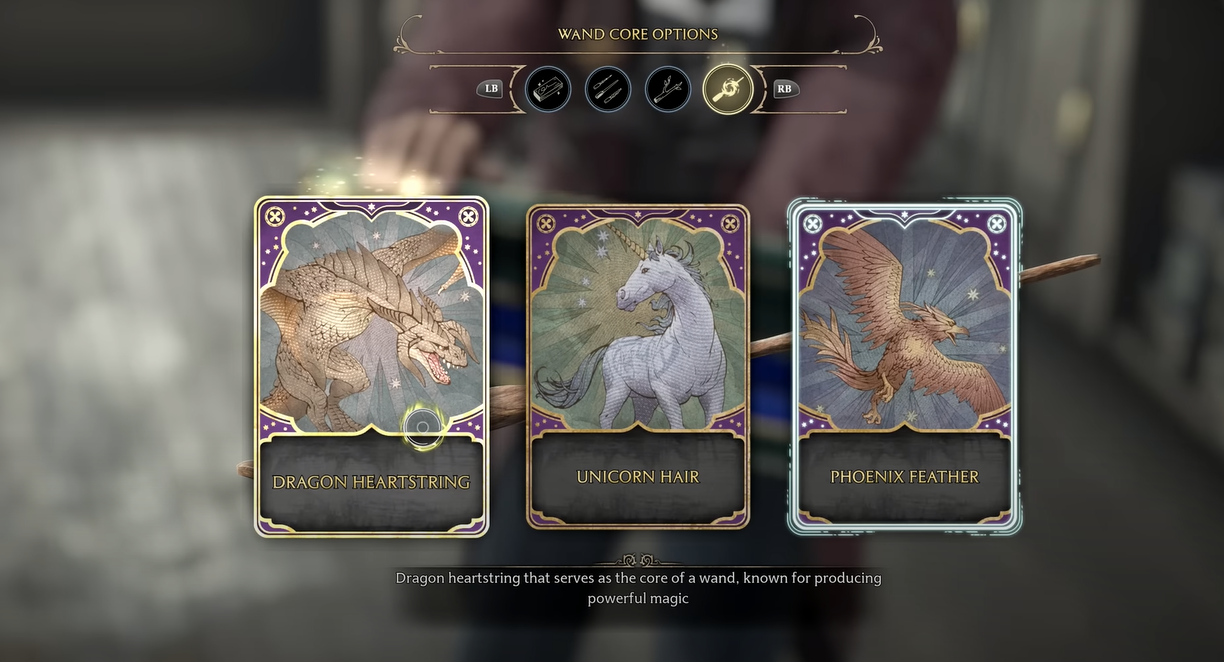
Task: Select the highlighted wand core tab
Action: pos(727,89)
